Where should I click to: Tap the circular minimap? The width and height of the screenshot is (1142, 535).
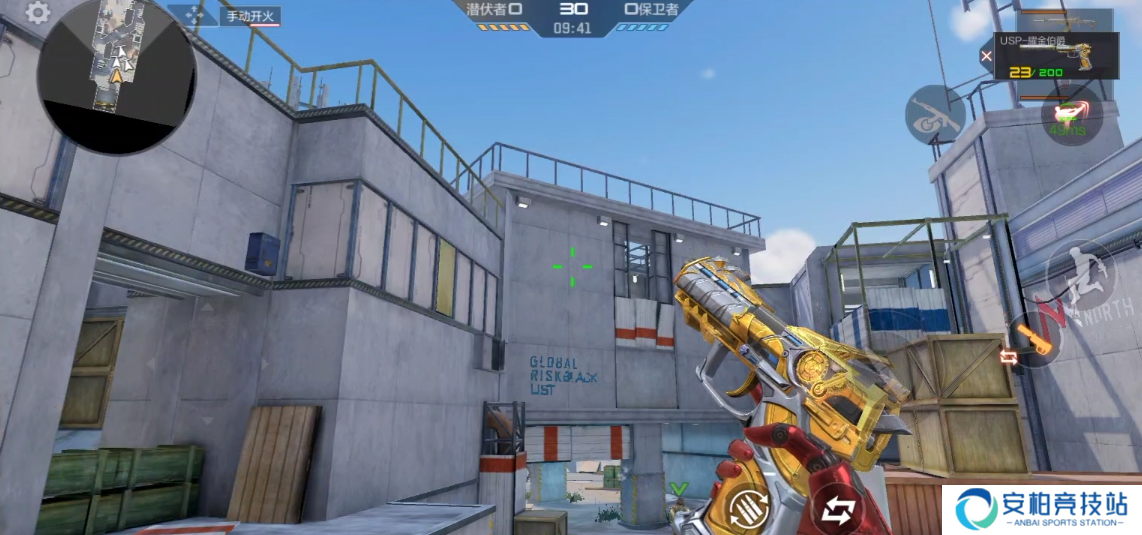click(x=117, y=76)
